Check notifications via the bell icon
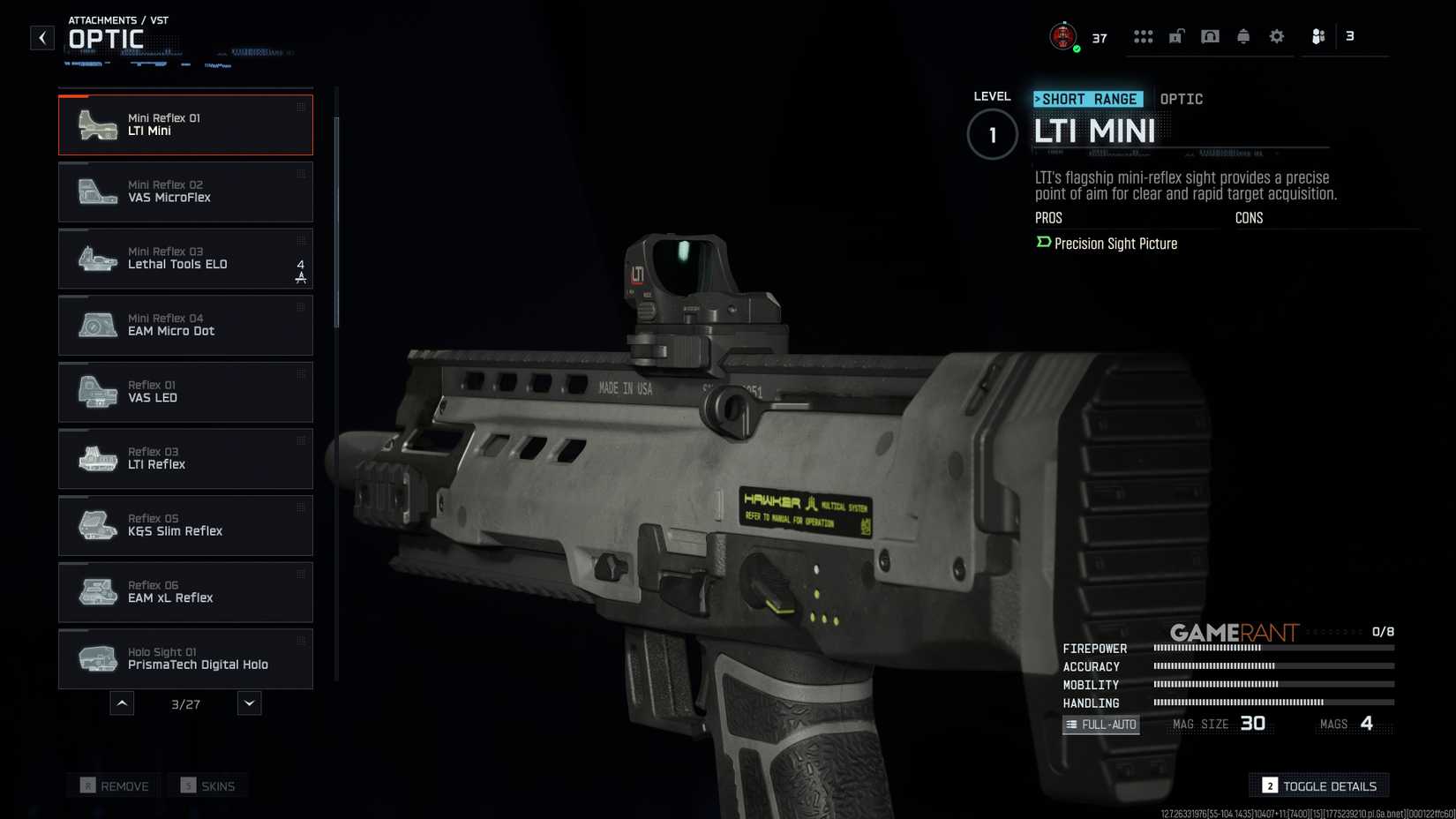The width and height of the screenshot is (1456, 819). (1242, 35)
